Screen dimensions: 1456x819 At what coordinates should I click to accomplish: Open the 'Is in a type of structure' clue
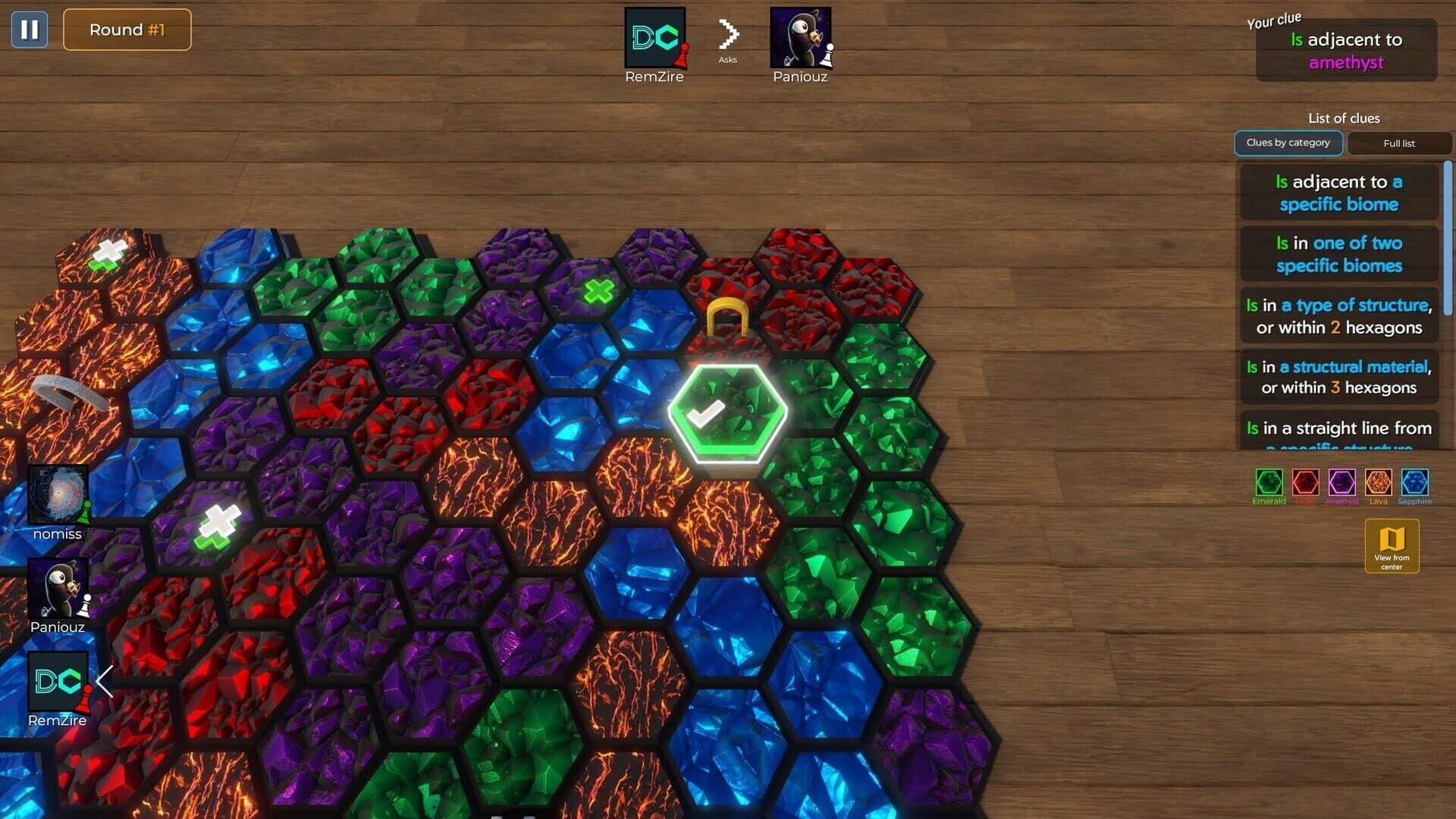1338,315
